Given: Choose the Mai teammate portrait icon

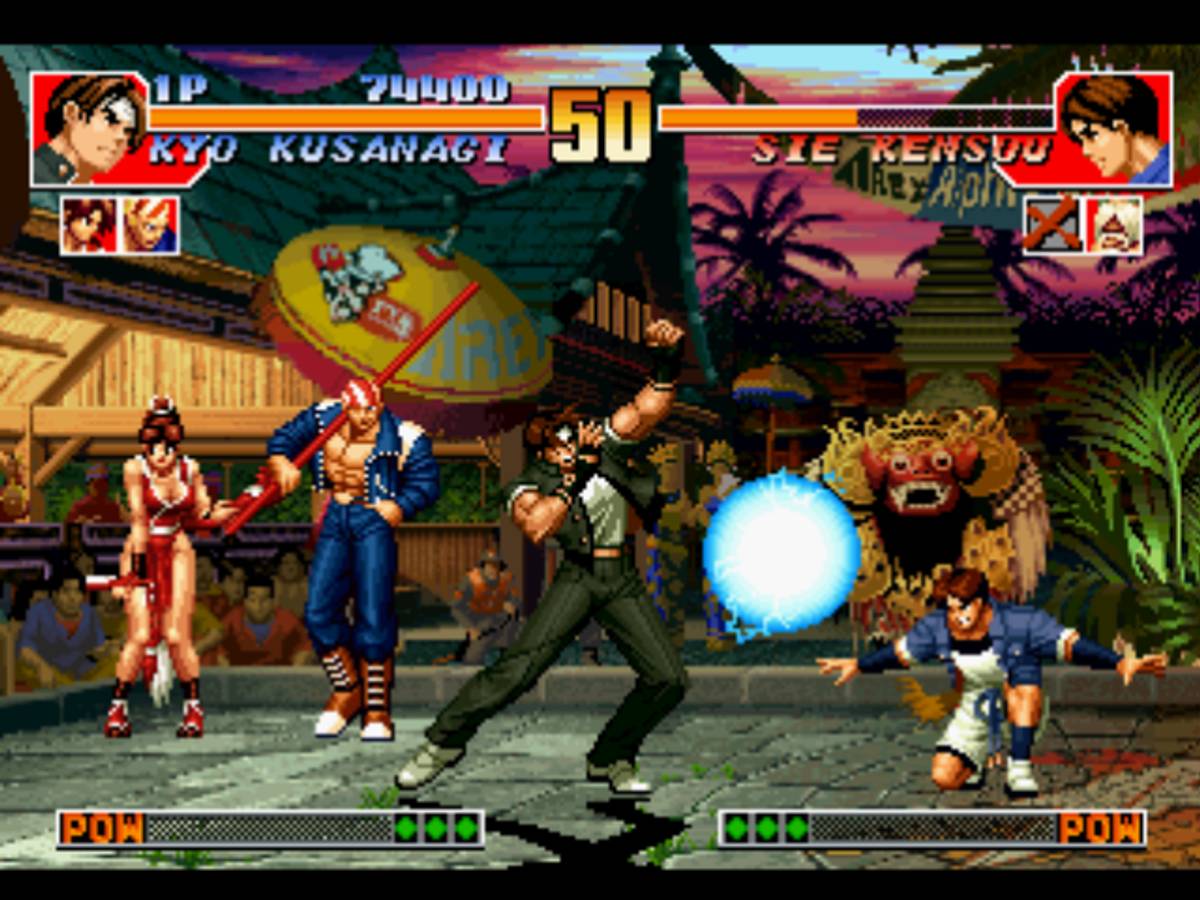Looking at the screenshot, I should click(89, 225).
